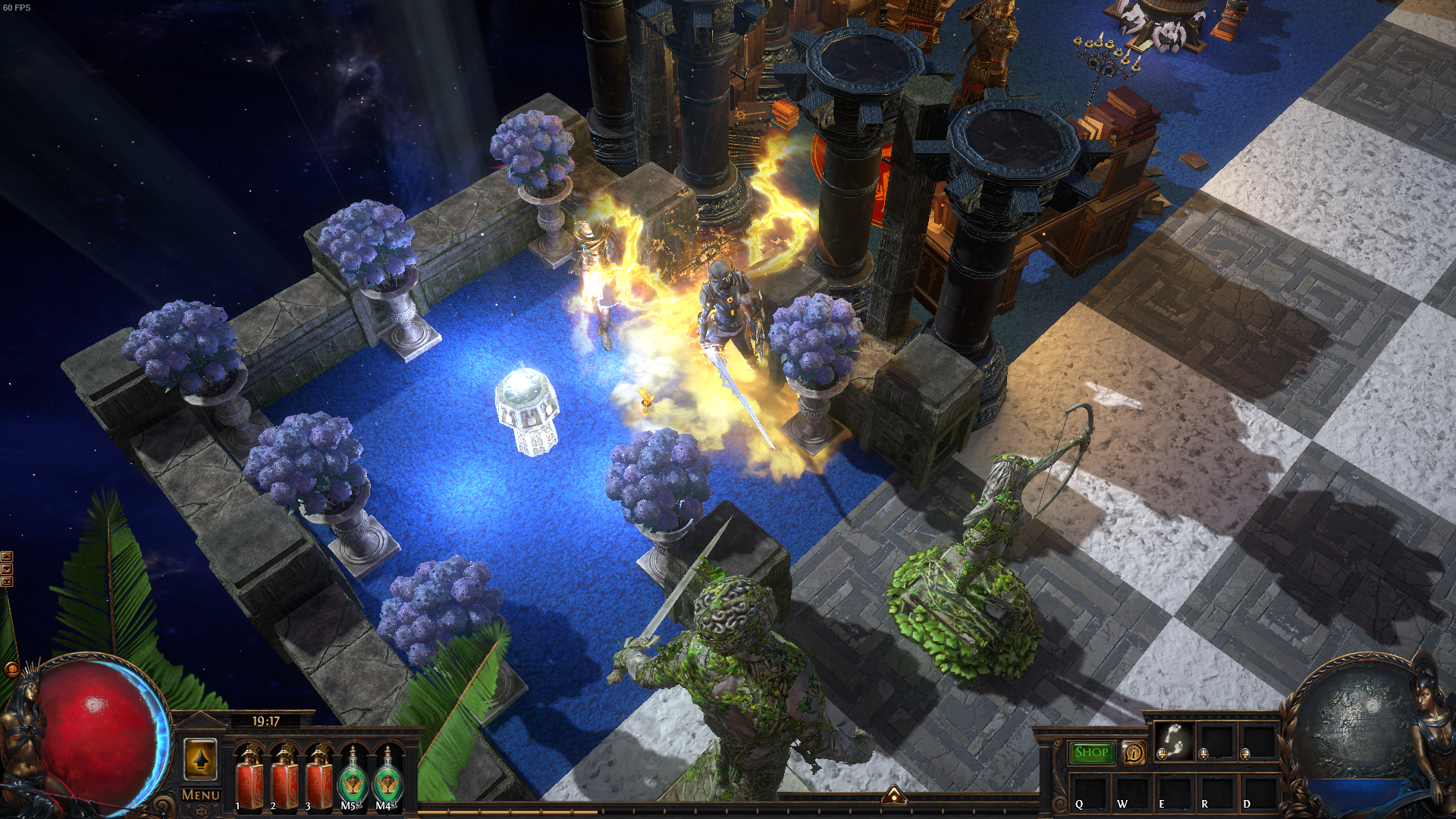Open the Menu button
This screenshot has width=1456, height=819.
click(200, 795)
